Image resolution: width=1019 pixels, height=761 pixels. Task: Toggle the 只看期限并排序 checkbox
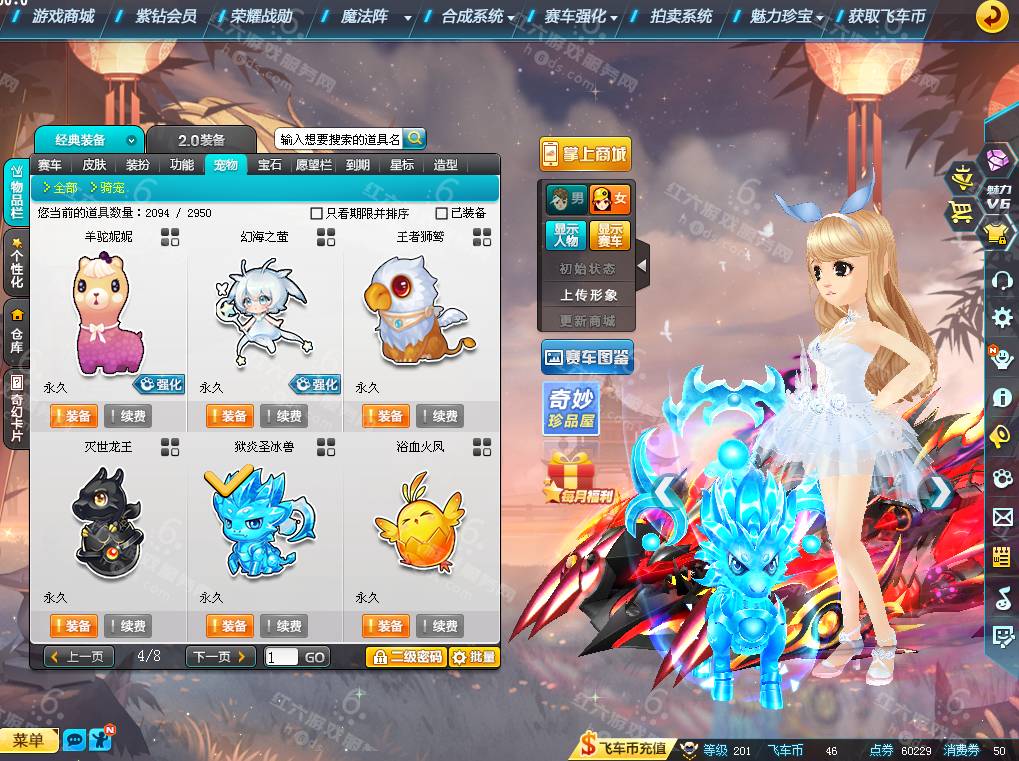point(317,213)
